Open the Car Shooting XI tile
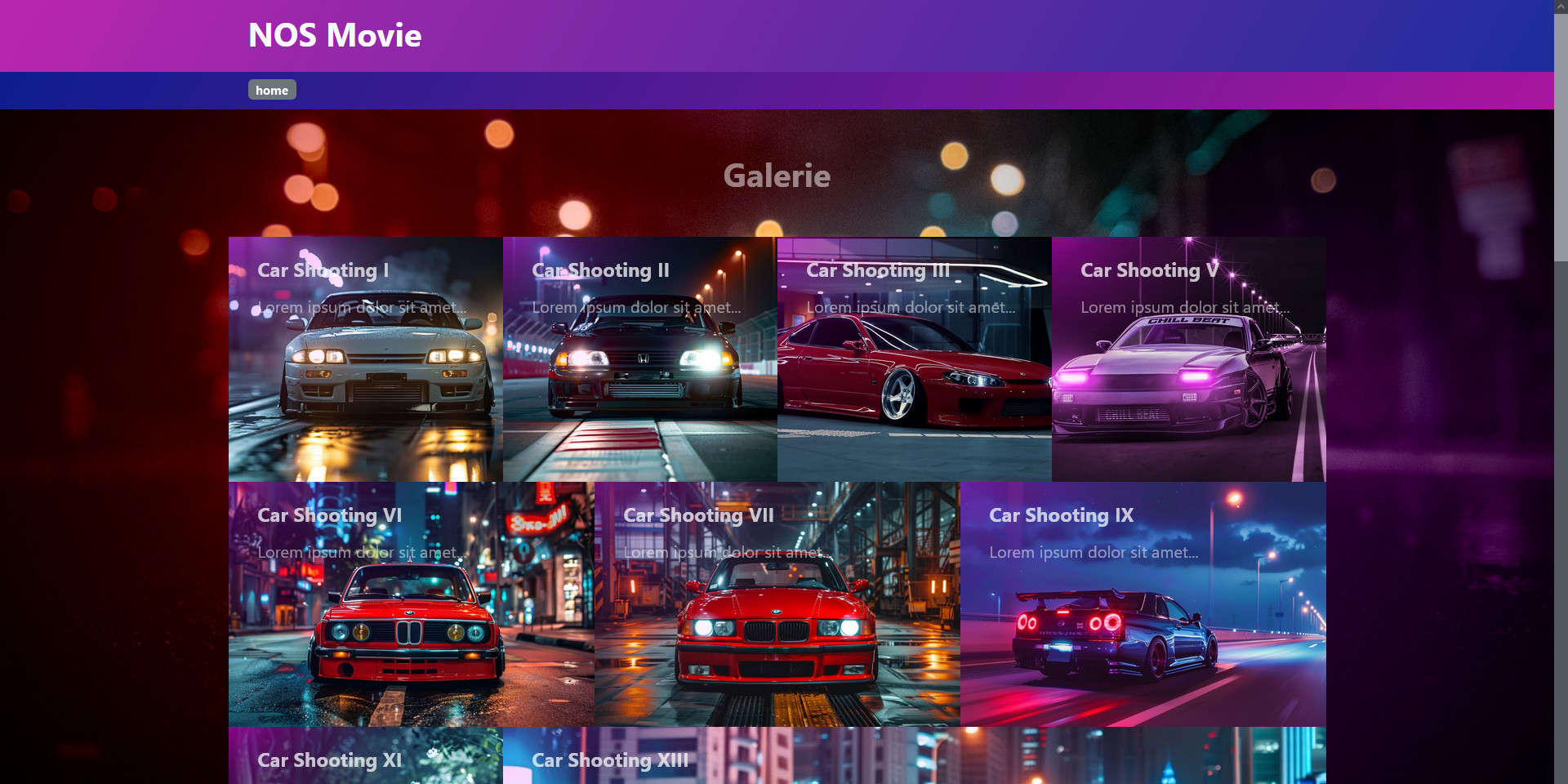The width and height of the screenshot is (1568, 784). click(365, 756)
